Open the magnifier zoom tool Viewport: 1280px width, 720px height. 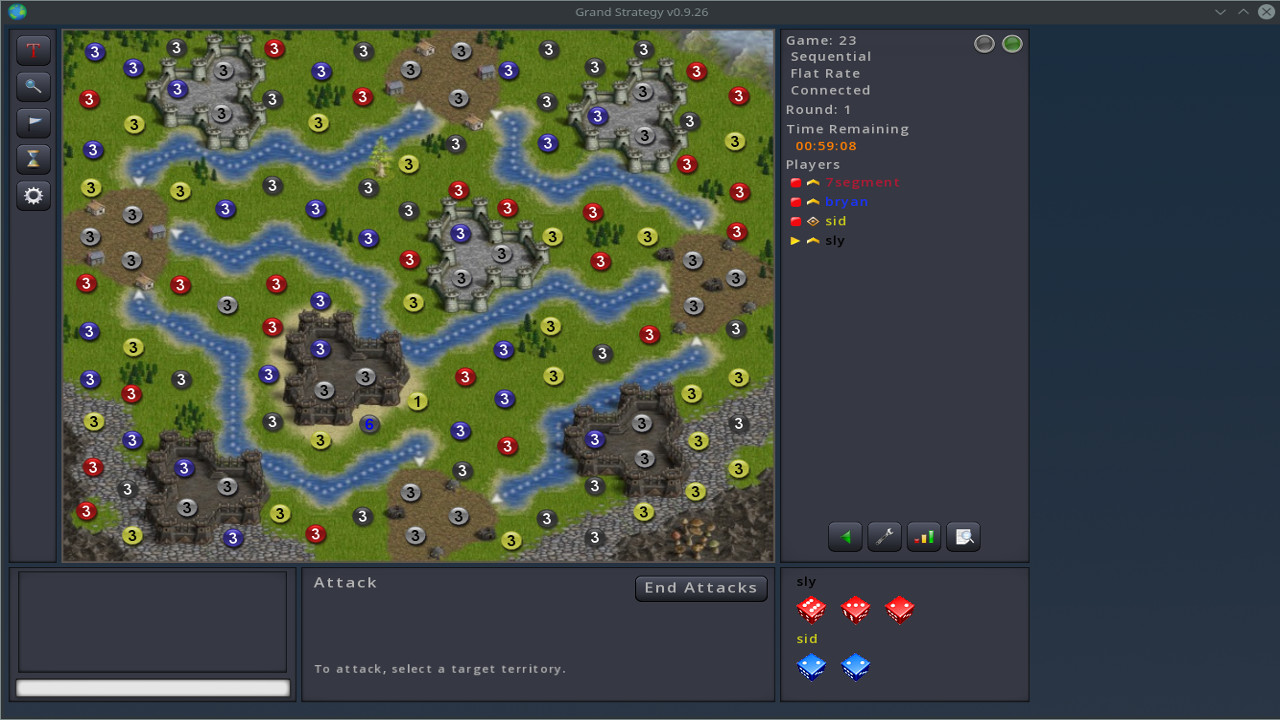tap(33, 87)
